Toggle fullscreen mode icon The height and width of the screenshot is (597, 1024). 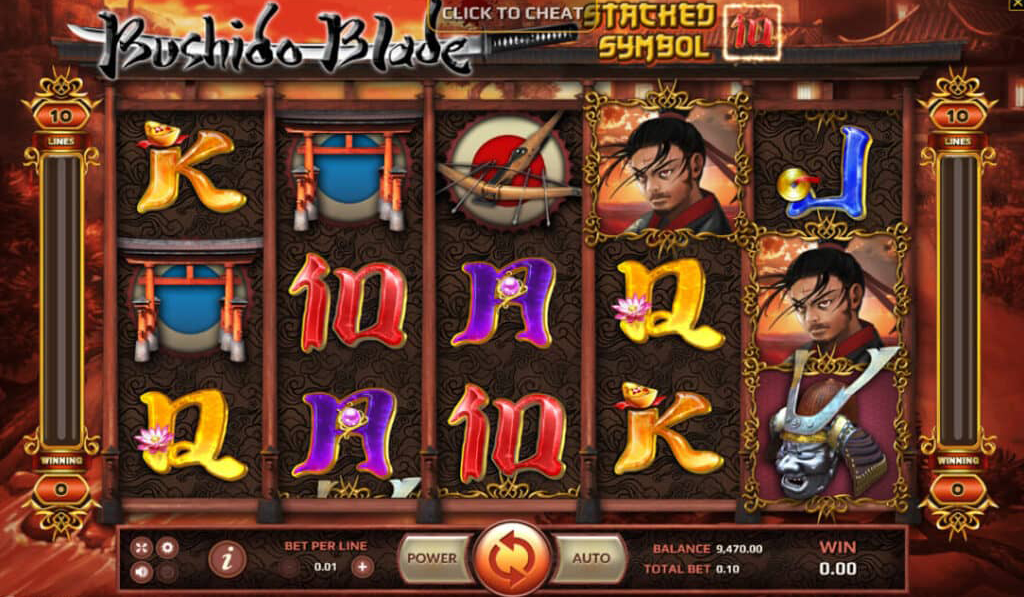pyautogui.click(x=141, y=547)
